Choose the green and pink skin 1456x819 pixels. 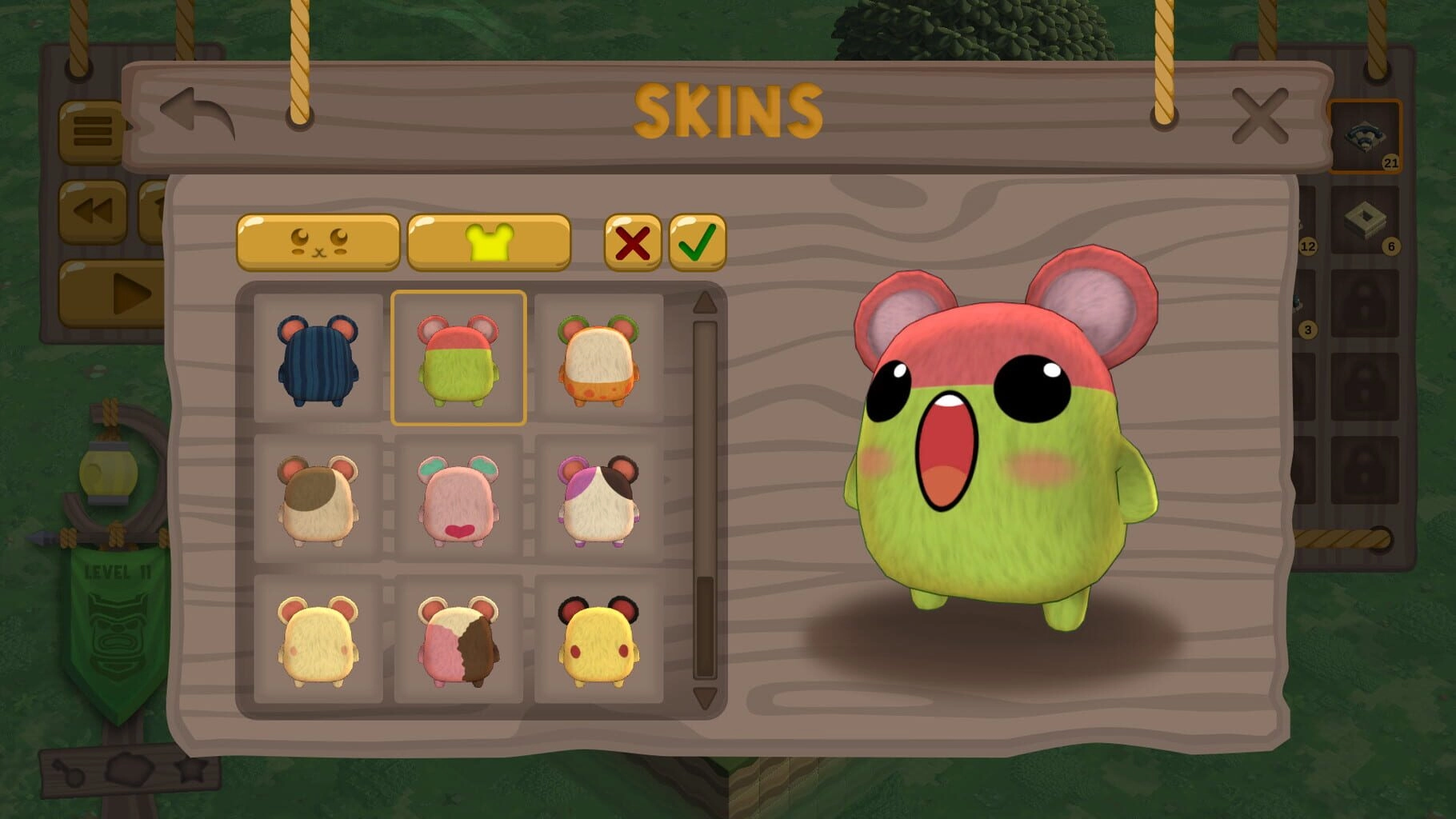(x=458, y=358)
